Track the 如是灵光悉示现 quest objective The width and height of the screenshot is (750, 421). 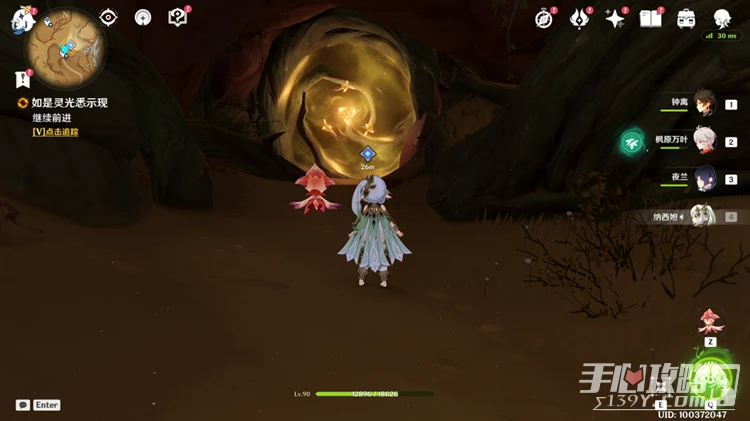pos(55,131)
